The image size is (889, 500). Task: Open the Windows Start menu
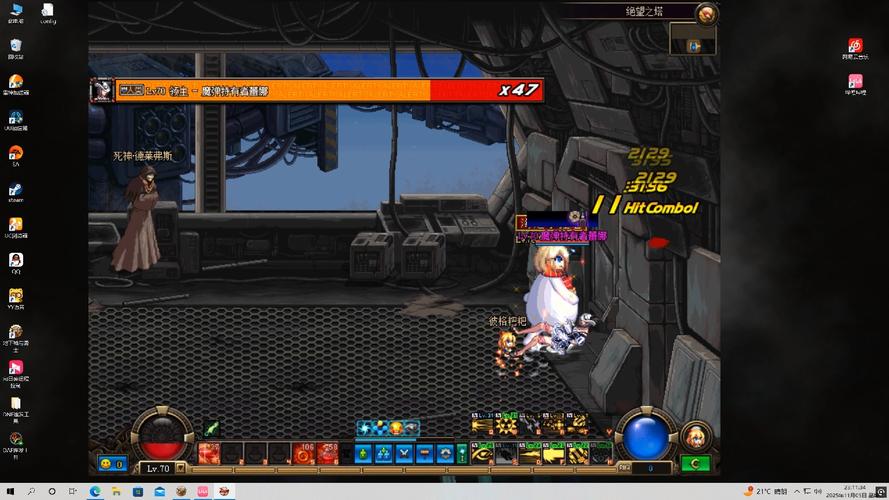pos(10,491)
